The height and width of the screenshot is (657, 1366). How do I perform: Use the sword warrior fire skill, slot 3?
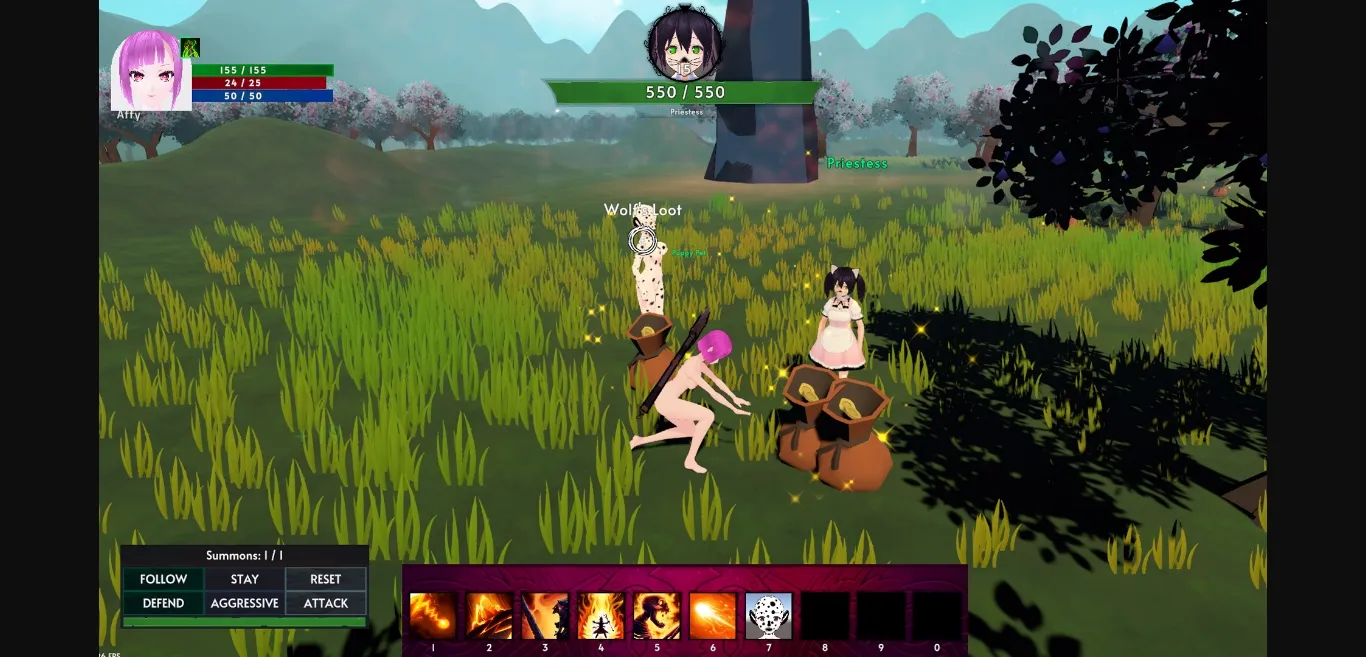click(545, 616)
